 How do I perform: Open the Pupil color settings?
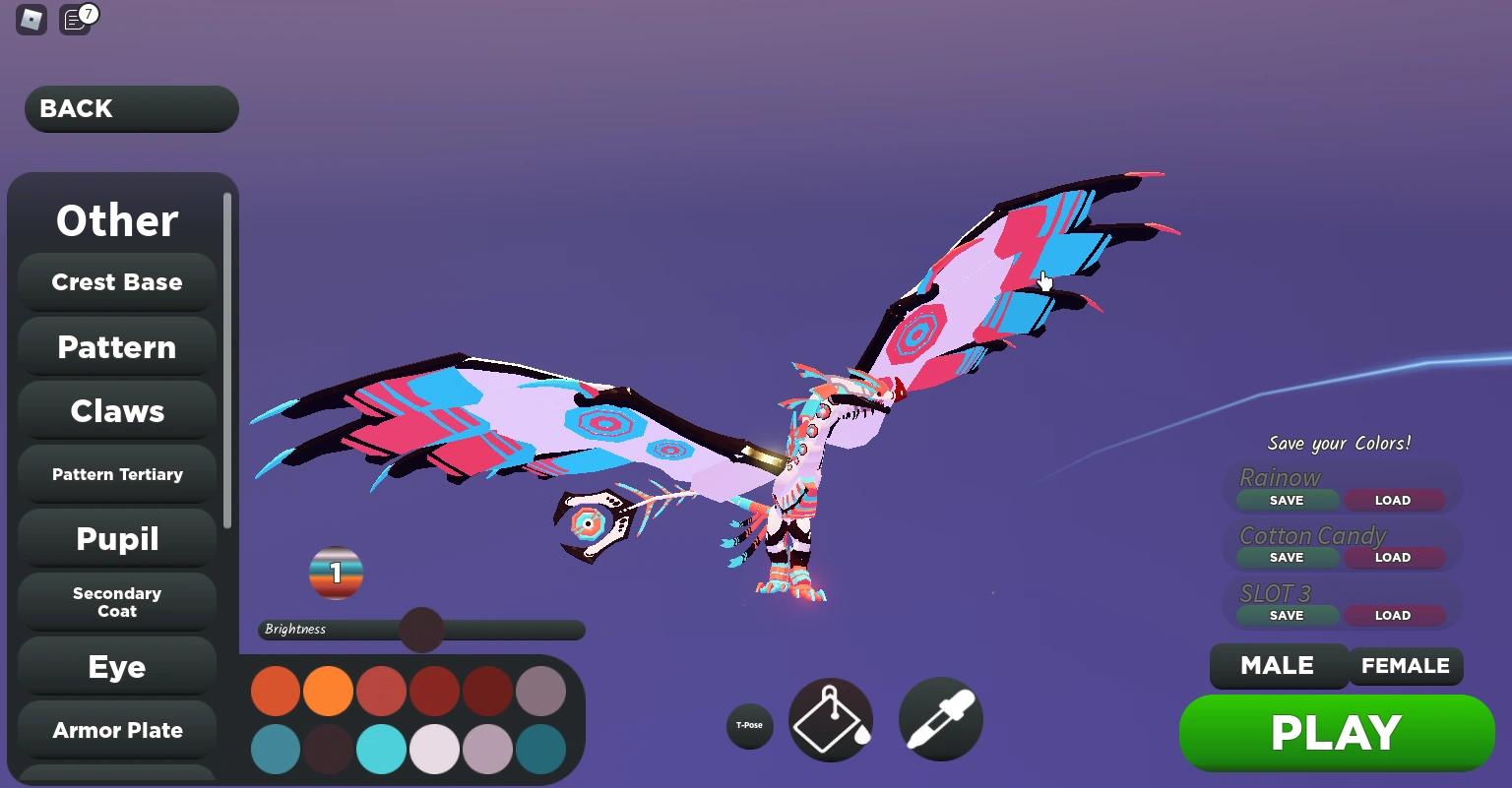pyautogui.click(x=116, y=538)
